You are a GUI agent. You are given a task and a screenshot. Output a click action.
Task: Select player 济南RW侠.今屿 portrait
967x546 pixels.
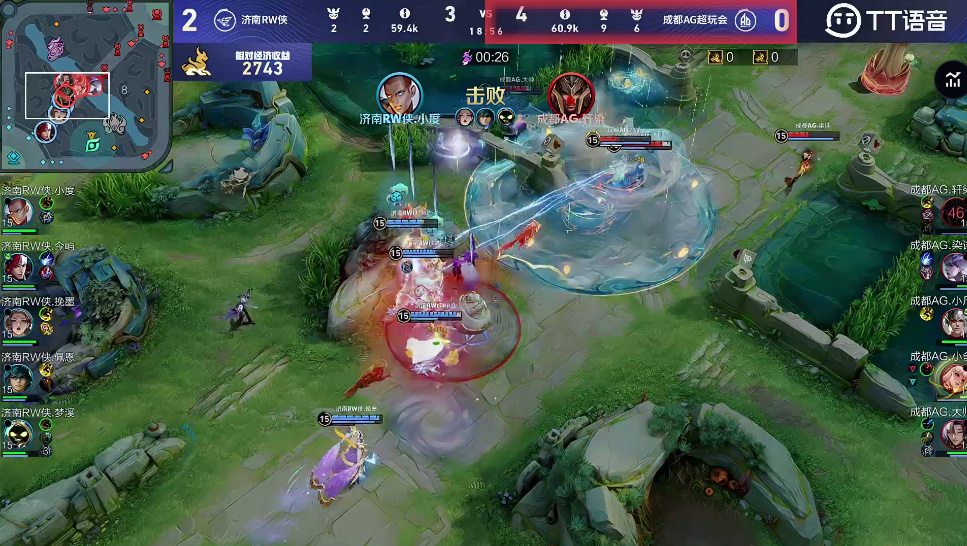tap(21, 267)
